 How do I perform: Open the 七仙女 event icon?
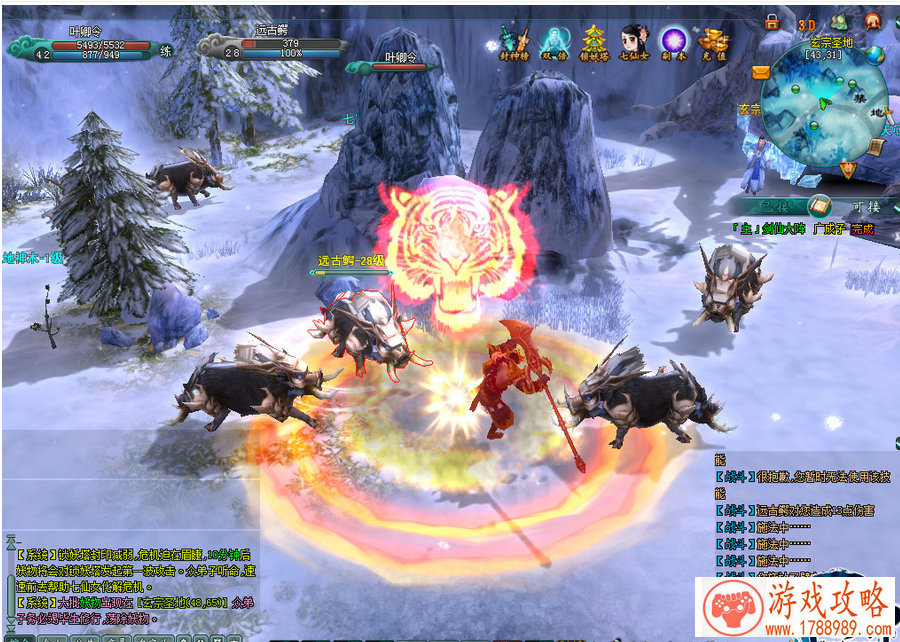(633, 44)
